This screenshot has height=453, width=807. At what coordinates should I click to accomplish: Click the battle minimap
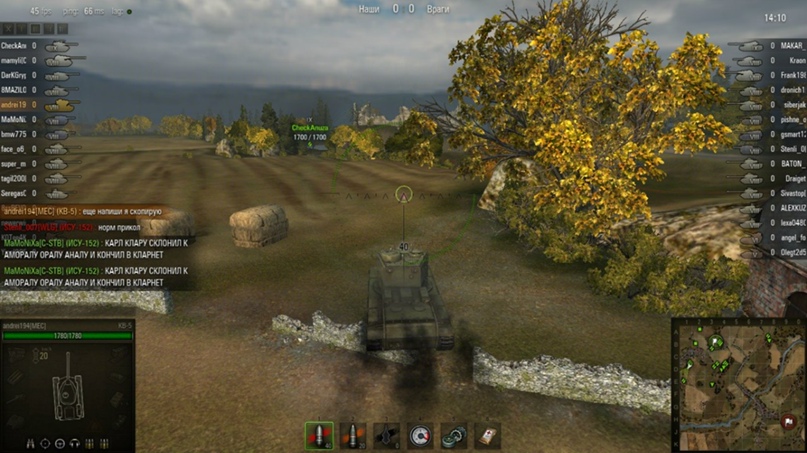pyautogui.click(x=737, y=385)
